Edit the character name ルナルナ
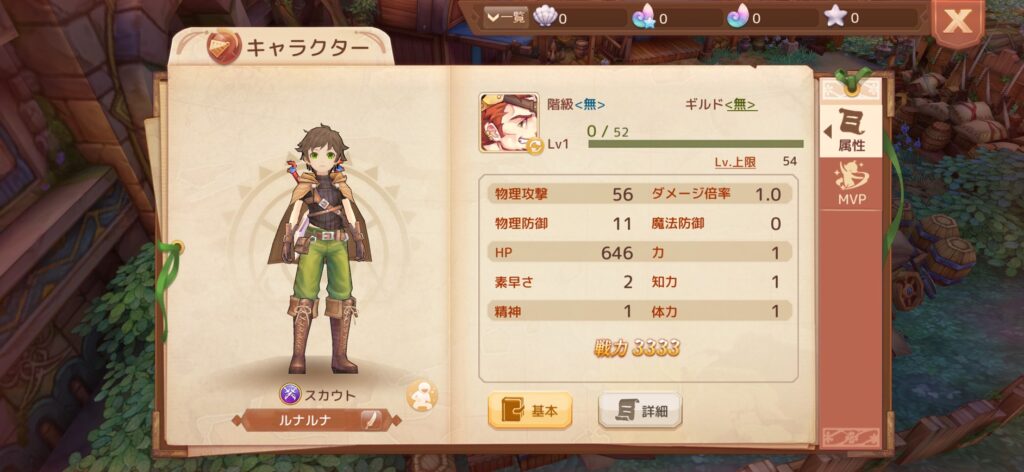This screenshot has height=472, width=1024. pos(369,419)
